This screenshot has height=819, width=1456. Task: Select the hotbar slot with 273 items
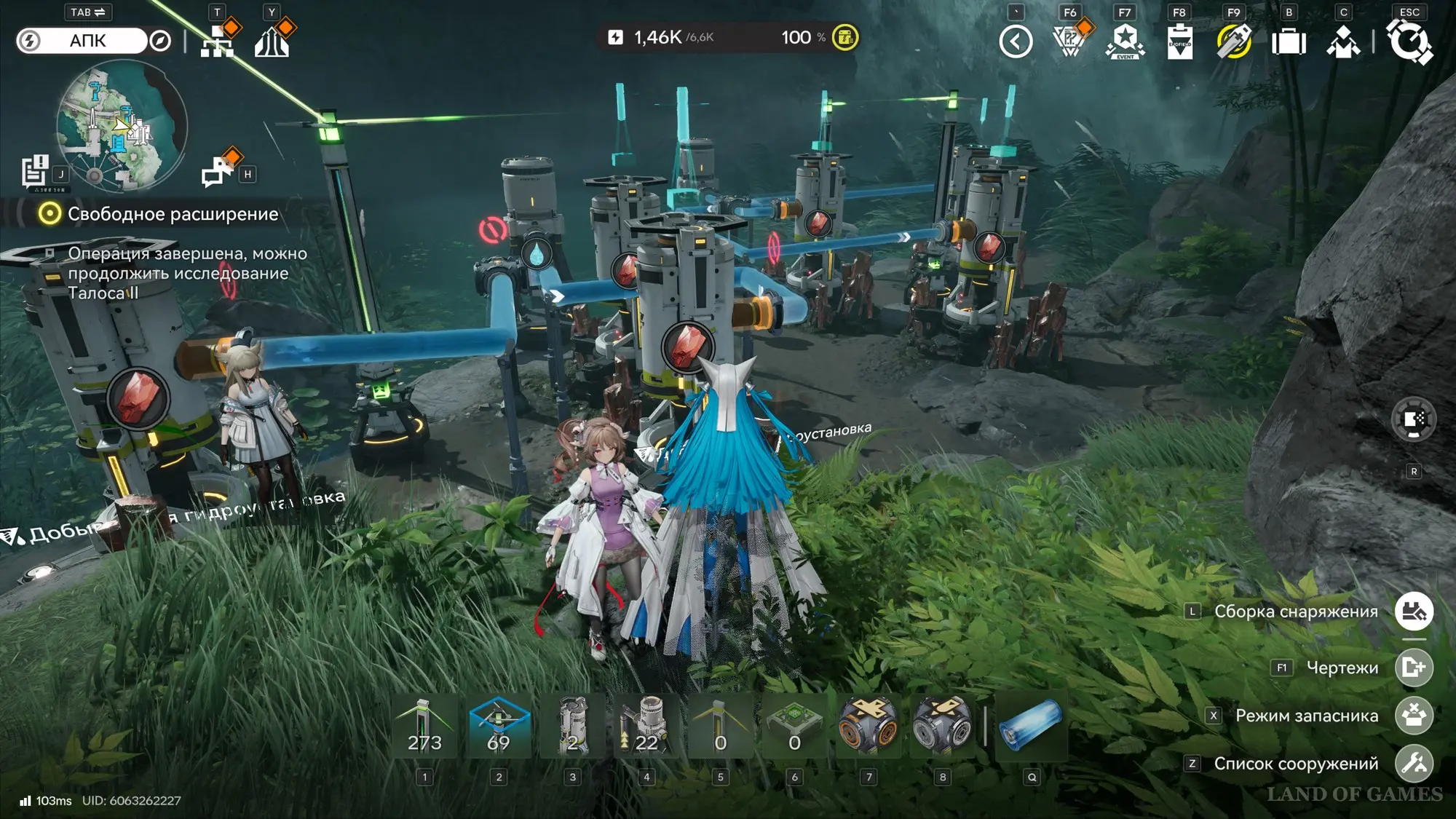click(425, 727)
